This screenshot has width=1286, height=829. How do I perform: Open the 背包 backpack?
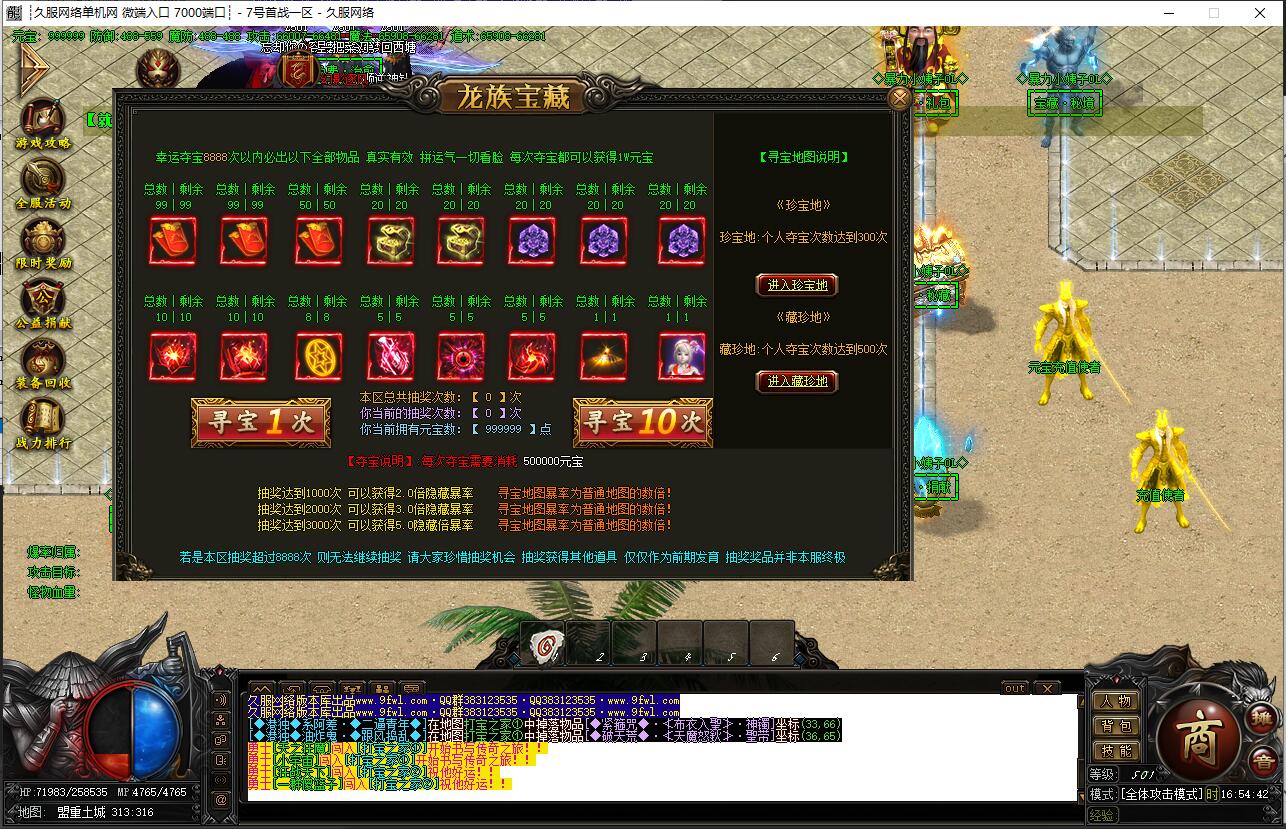(1115, 726)
